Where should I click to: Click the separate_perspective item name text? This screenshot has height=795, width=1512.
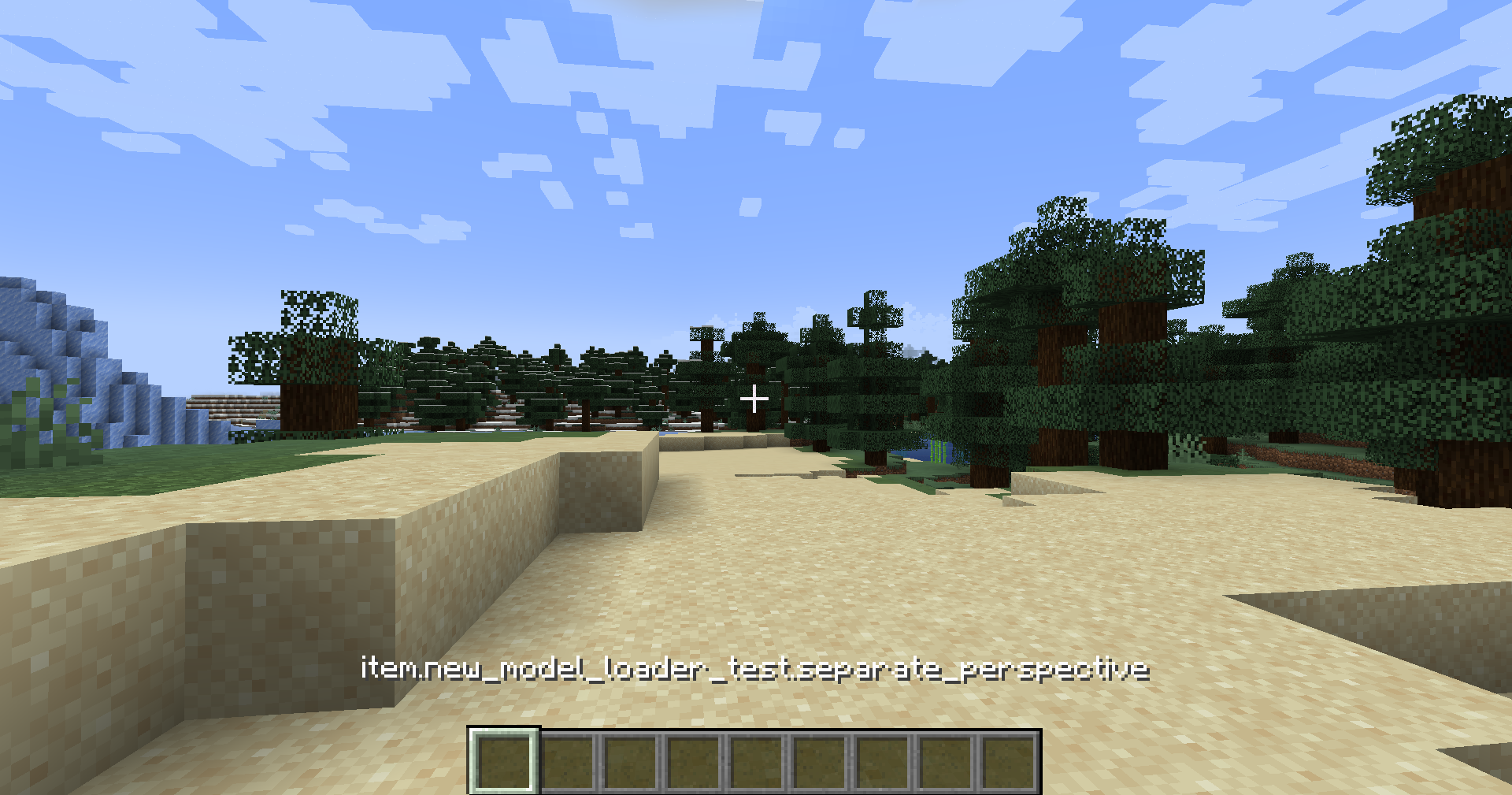(974, 668)
